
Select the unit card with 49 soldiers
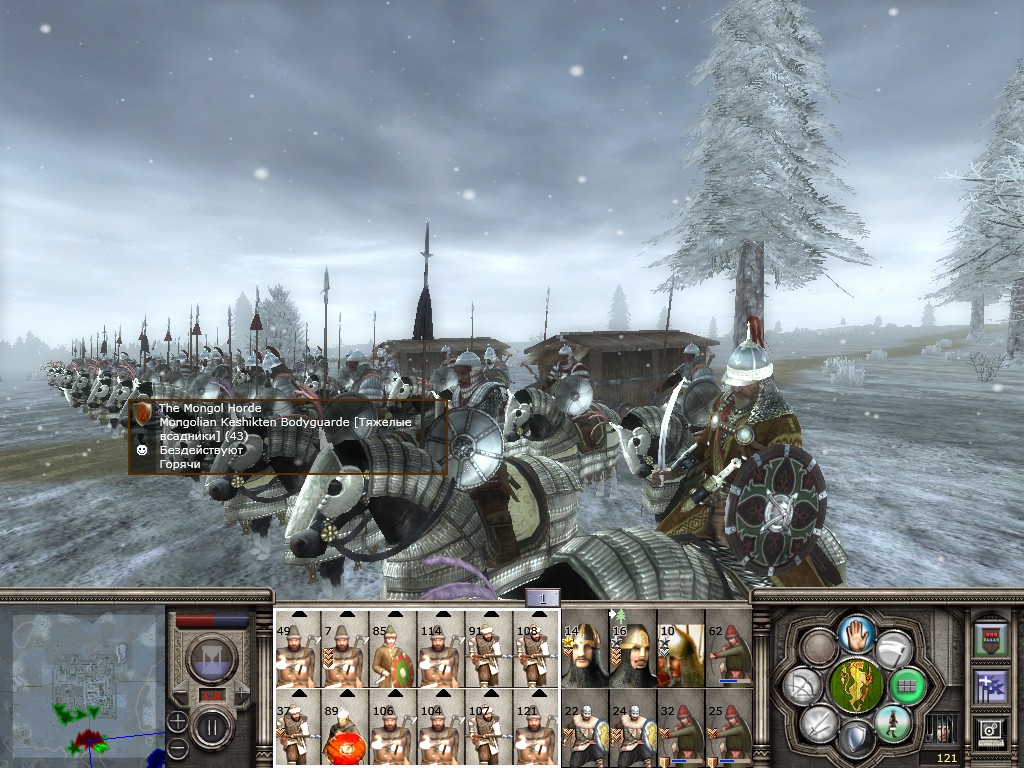pos(298,650)
